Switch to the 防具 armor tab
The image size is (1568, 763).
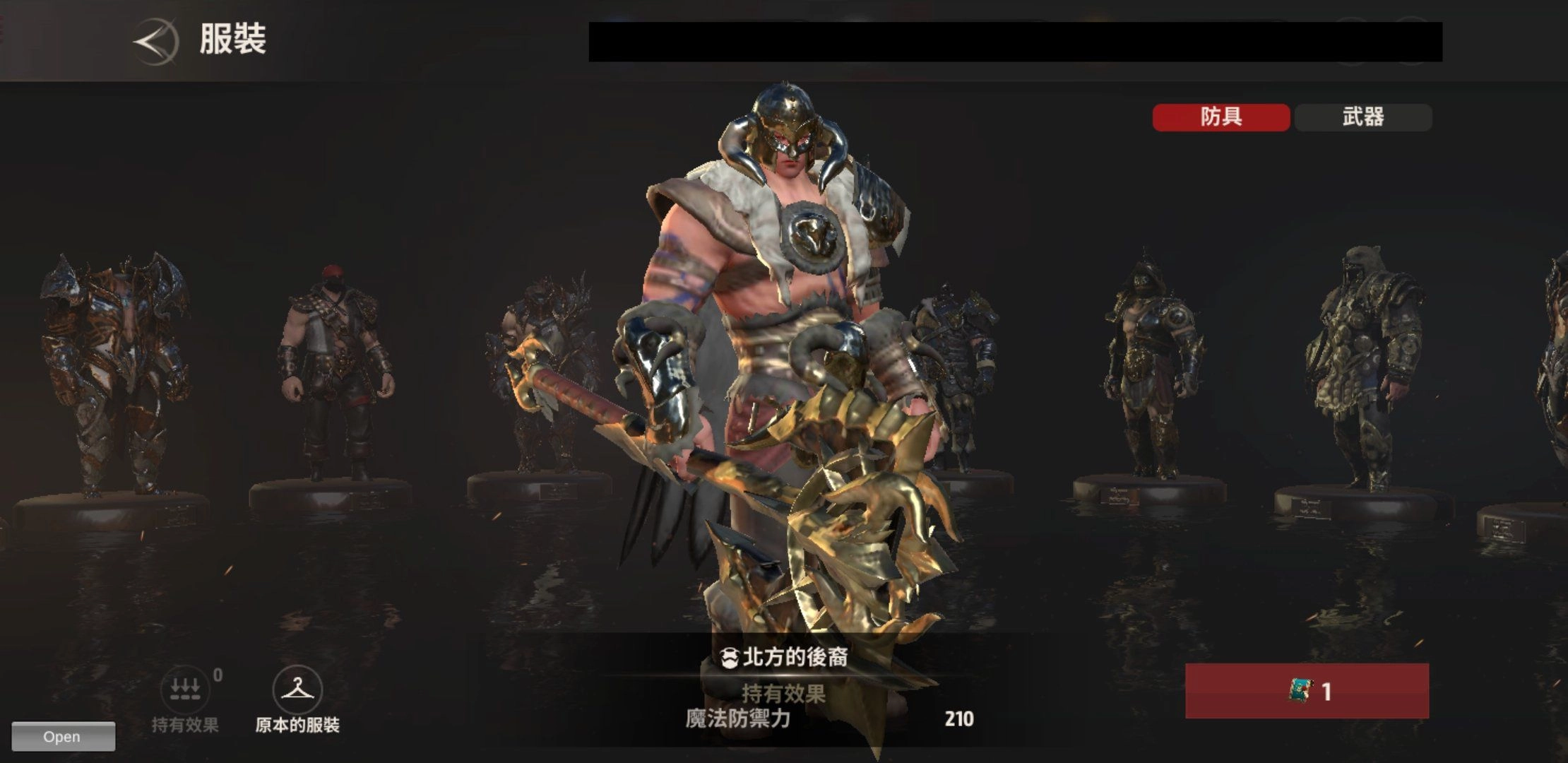tap(1220, 117)
